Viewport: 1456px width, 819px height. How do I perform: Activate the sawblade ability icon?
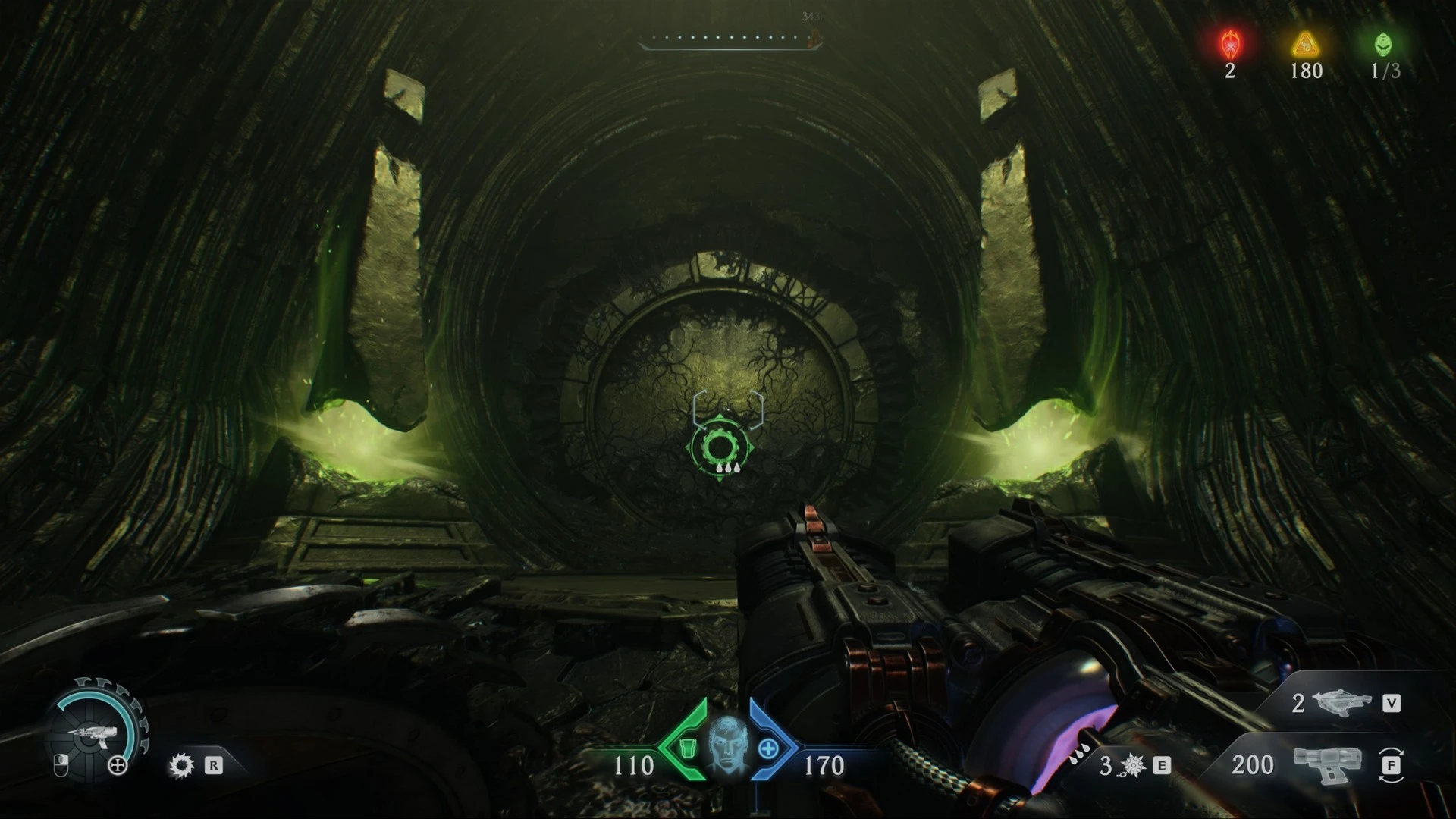click(181, 765)
